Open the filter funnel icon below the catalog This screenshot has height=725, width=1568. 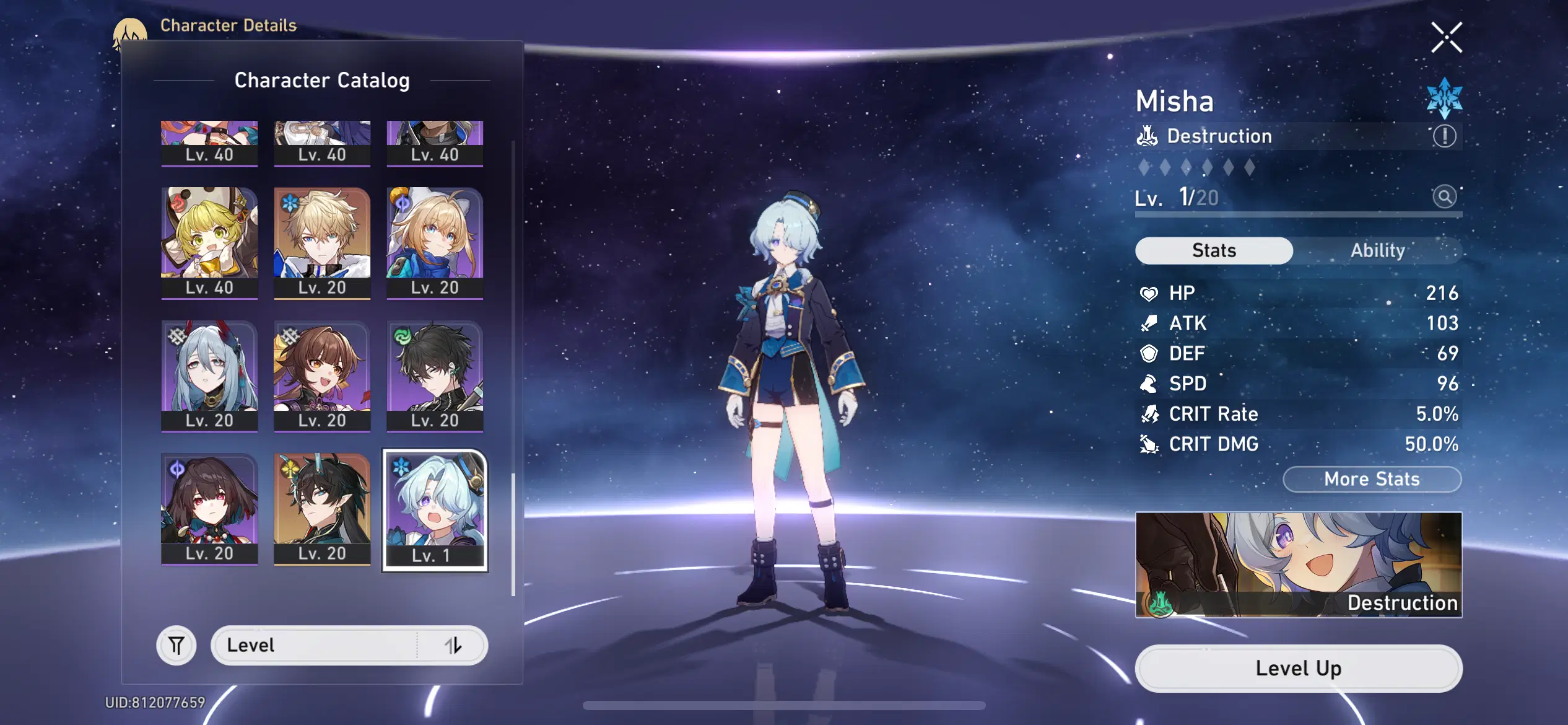(x=176, y=645)
